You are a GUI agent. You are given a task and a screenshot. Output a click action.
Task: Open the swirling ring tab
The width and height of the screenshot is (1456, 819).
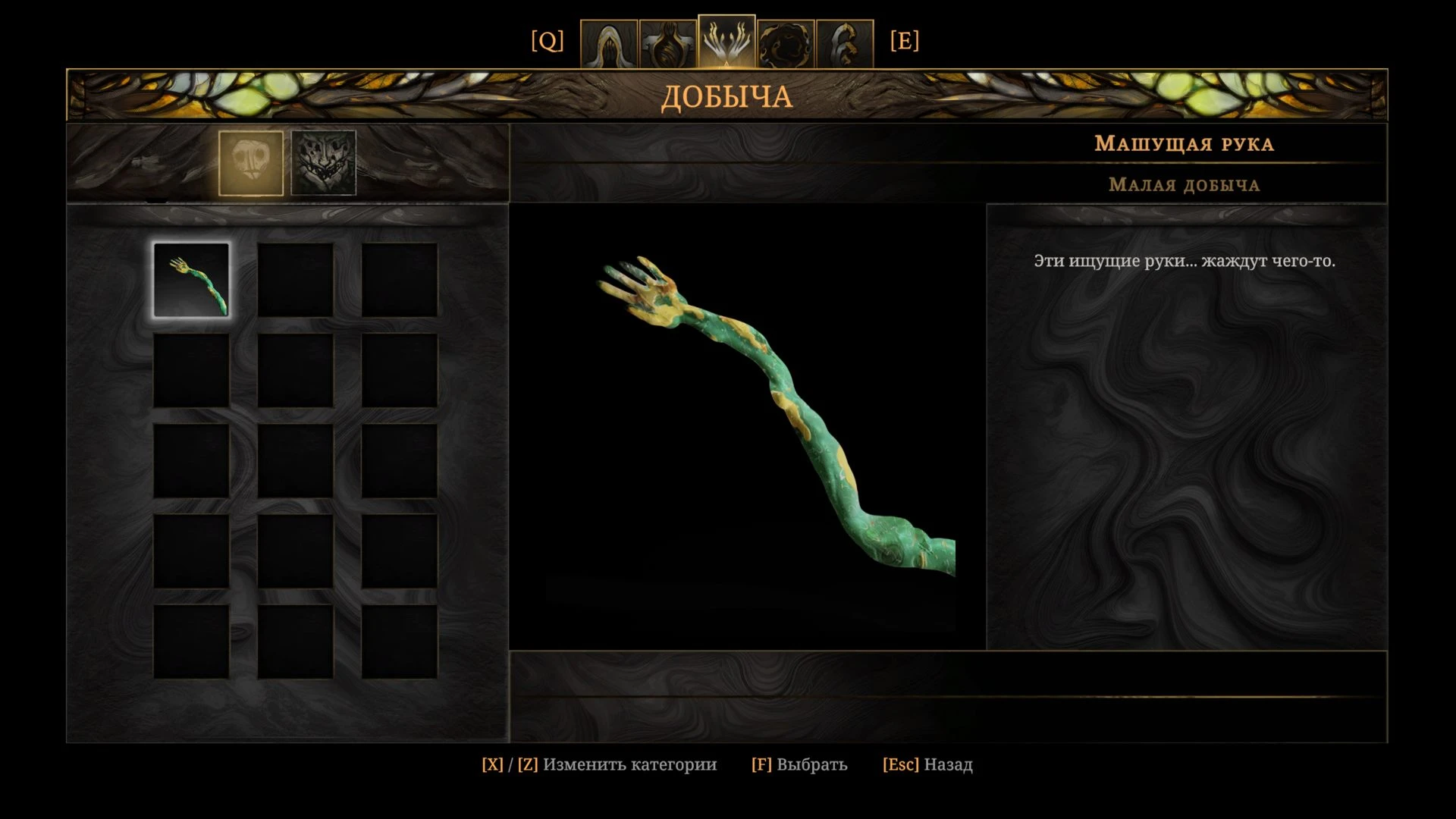pos(786,44)
